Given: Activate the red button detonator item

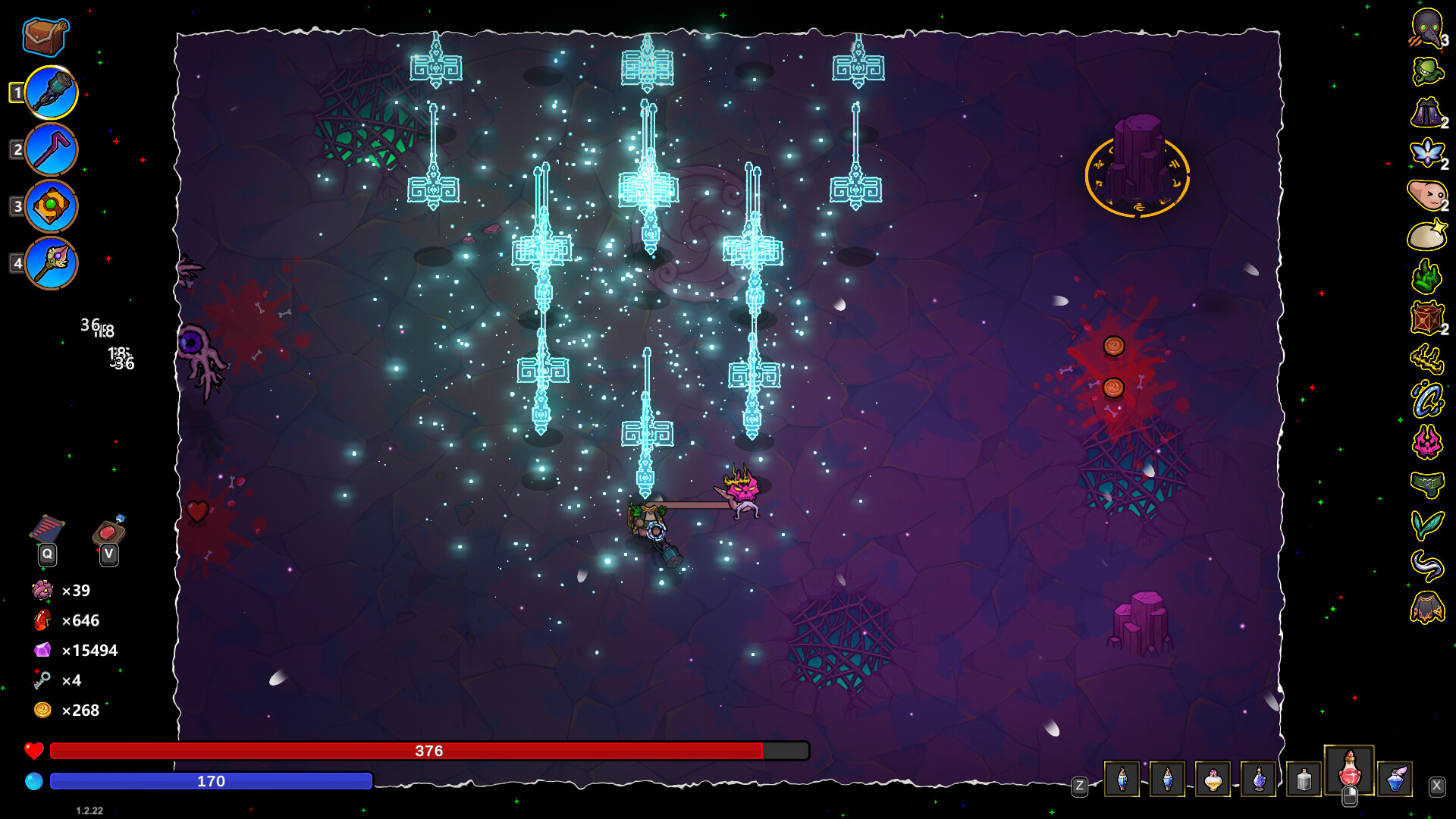Looking at the screenshot, I should point(109,529).
